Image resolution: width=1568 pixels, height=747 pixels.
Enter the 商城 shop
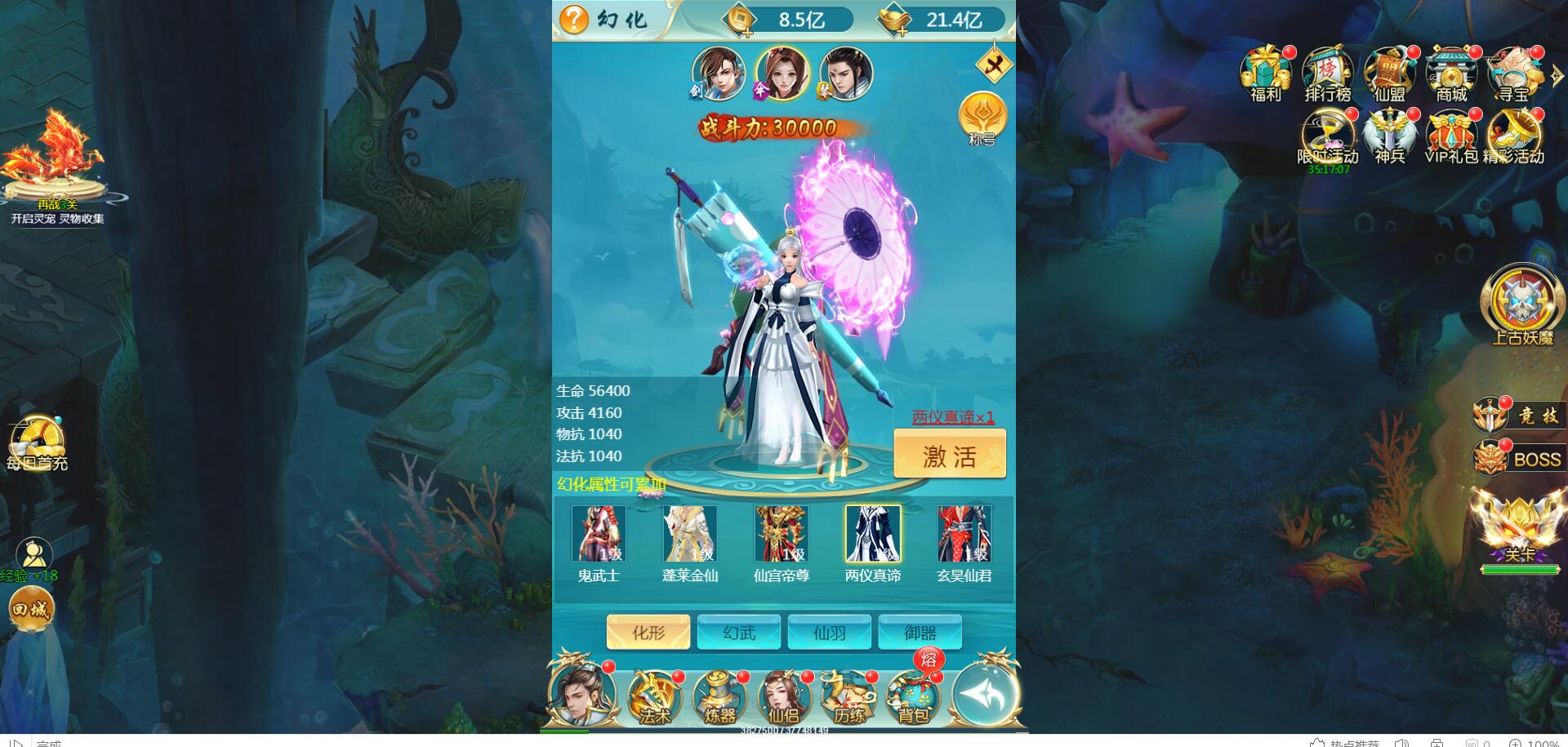(x=1451, y=73)
